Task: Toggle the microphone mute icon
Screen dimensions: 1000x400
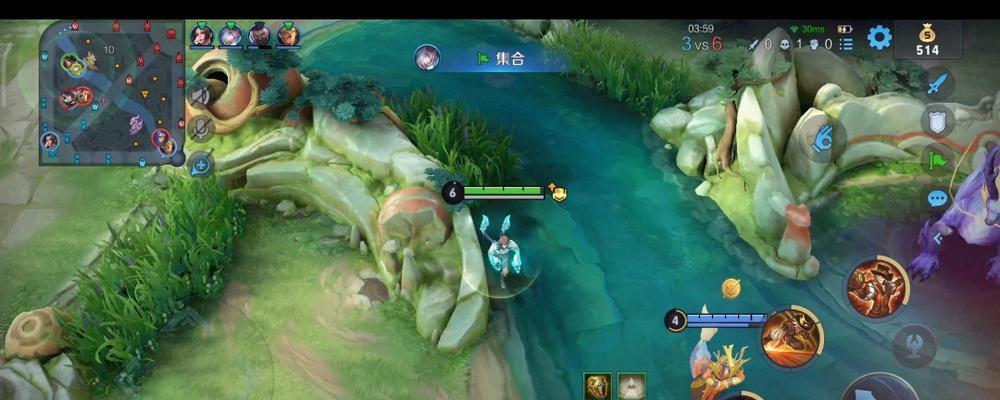Action: coord(200,128)
